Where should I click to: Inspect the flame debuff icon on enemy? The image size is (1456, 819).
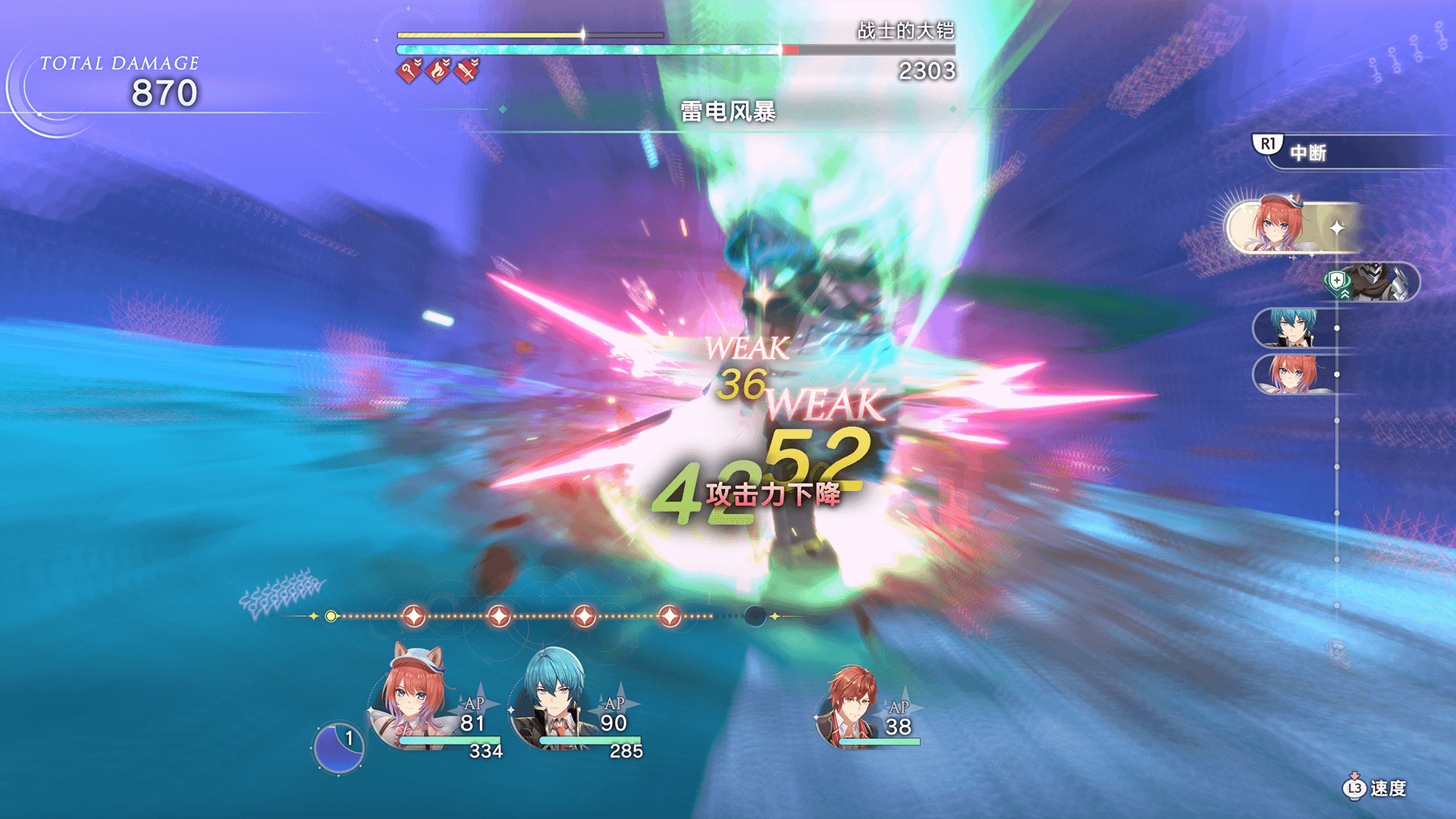click(x=438, y=71)
